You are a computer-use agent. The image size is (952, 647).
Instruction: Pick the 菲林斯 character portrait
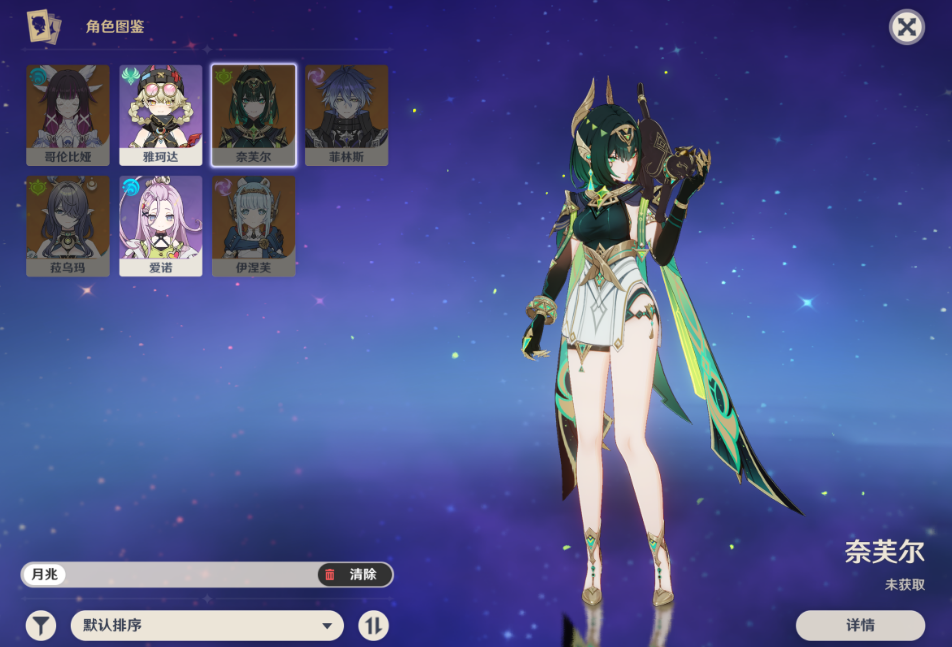pos(346,115)
